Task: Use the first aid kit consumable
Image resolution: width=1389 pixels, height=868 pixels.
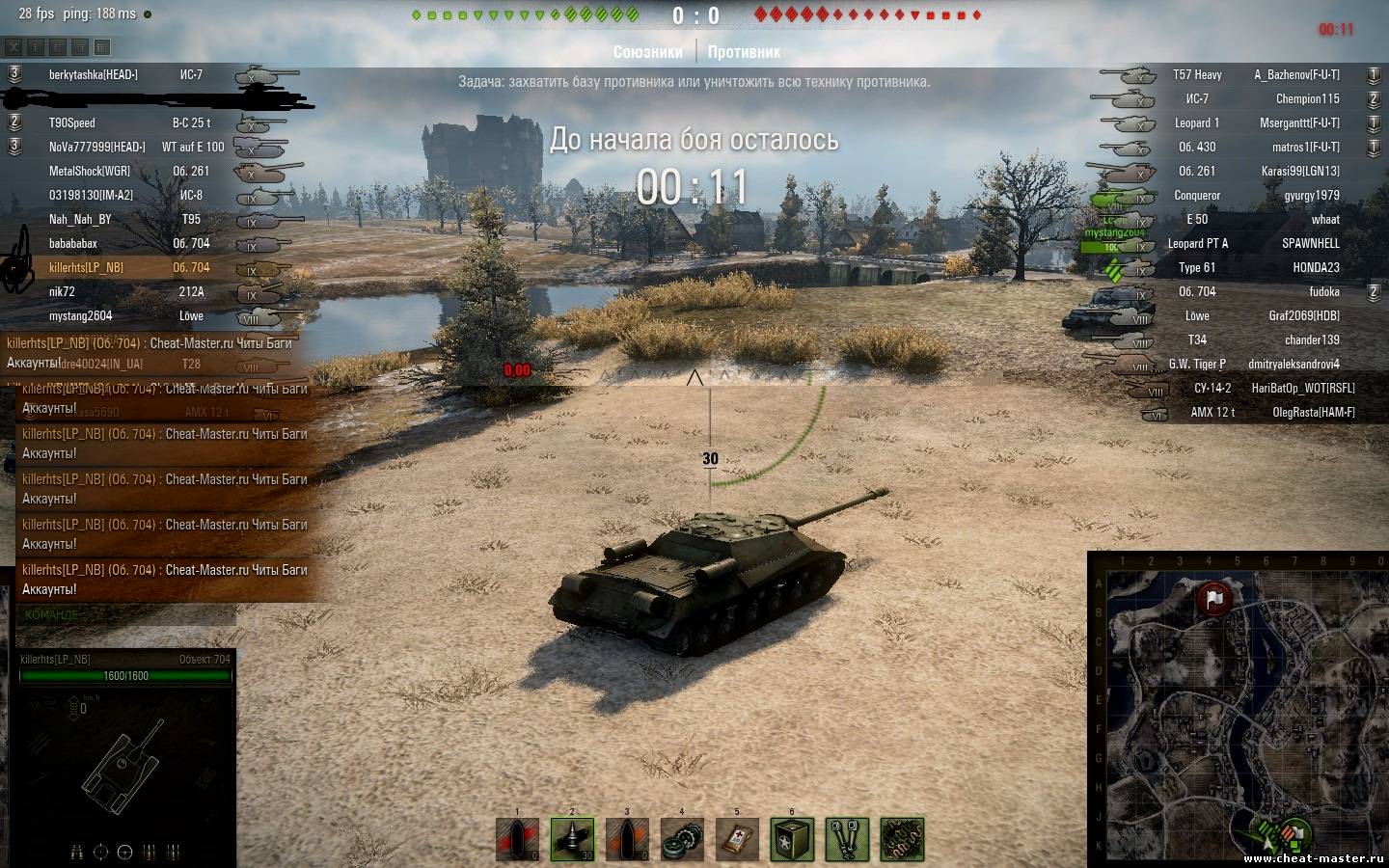Action: (737, 839)
